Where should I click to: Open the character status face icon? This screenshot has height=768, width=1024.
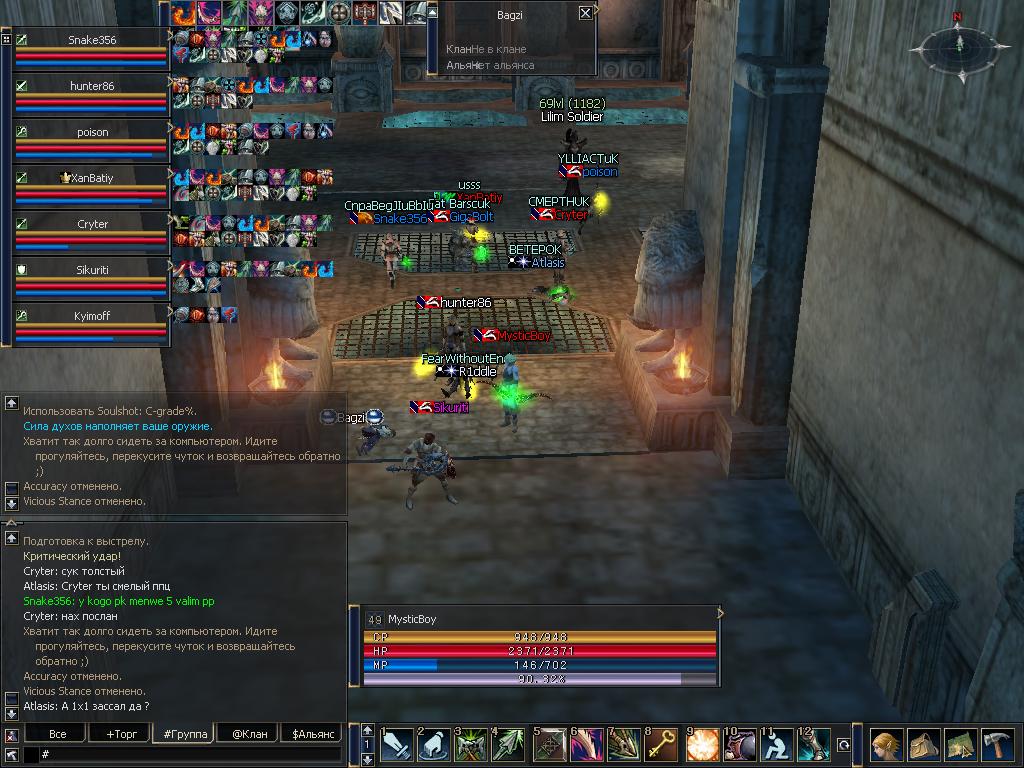coord(886,746)
